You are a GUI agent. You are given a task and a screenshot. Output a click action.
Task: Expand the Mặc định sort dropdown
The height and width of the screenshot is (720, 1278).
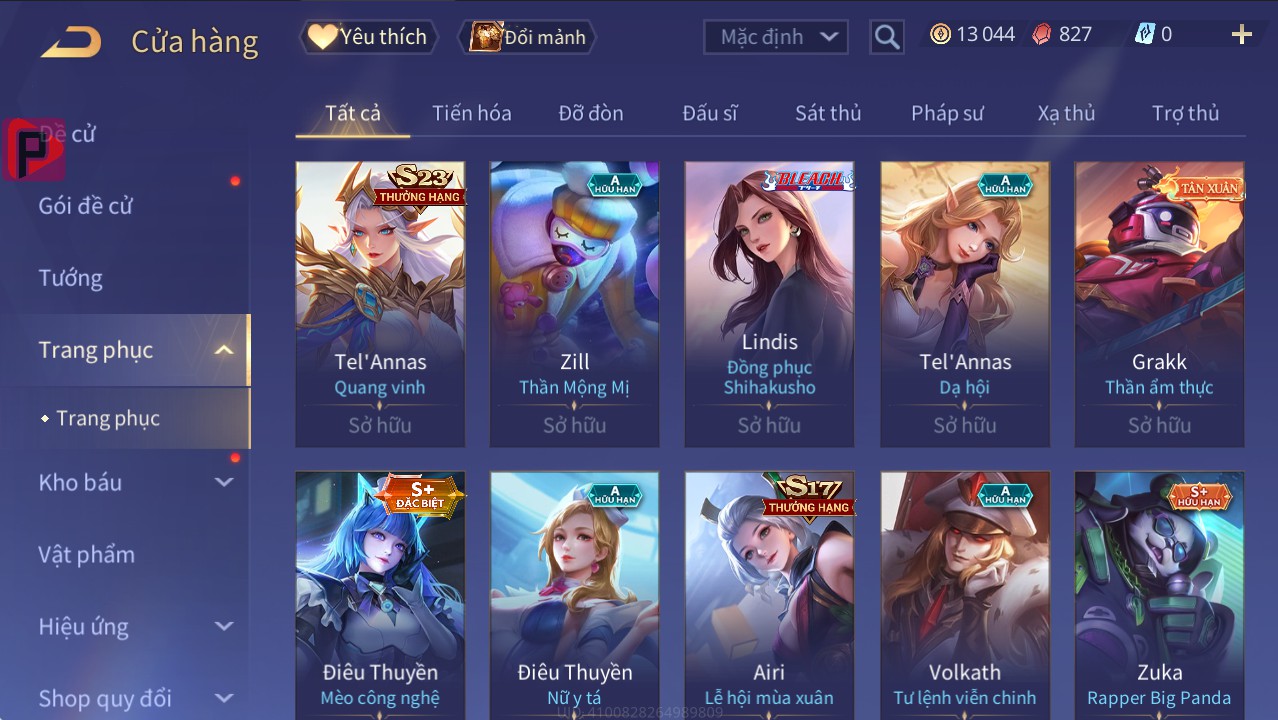tap(776, 37)
